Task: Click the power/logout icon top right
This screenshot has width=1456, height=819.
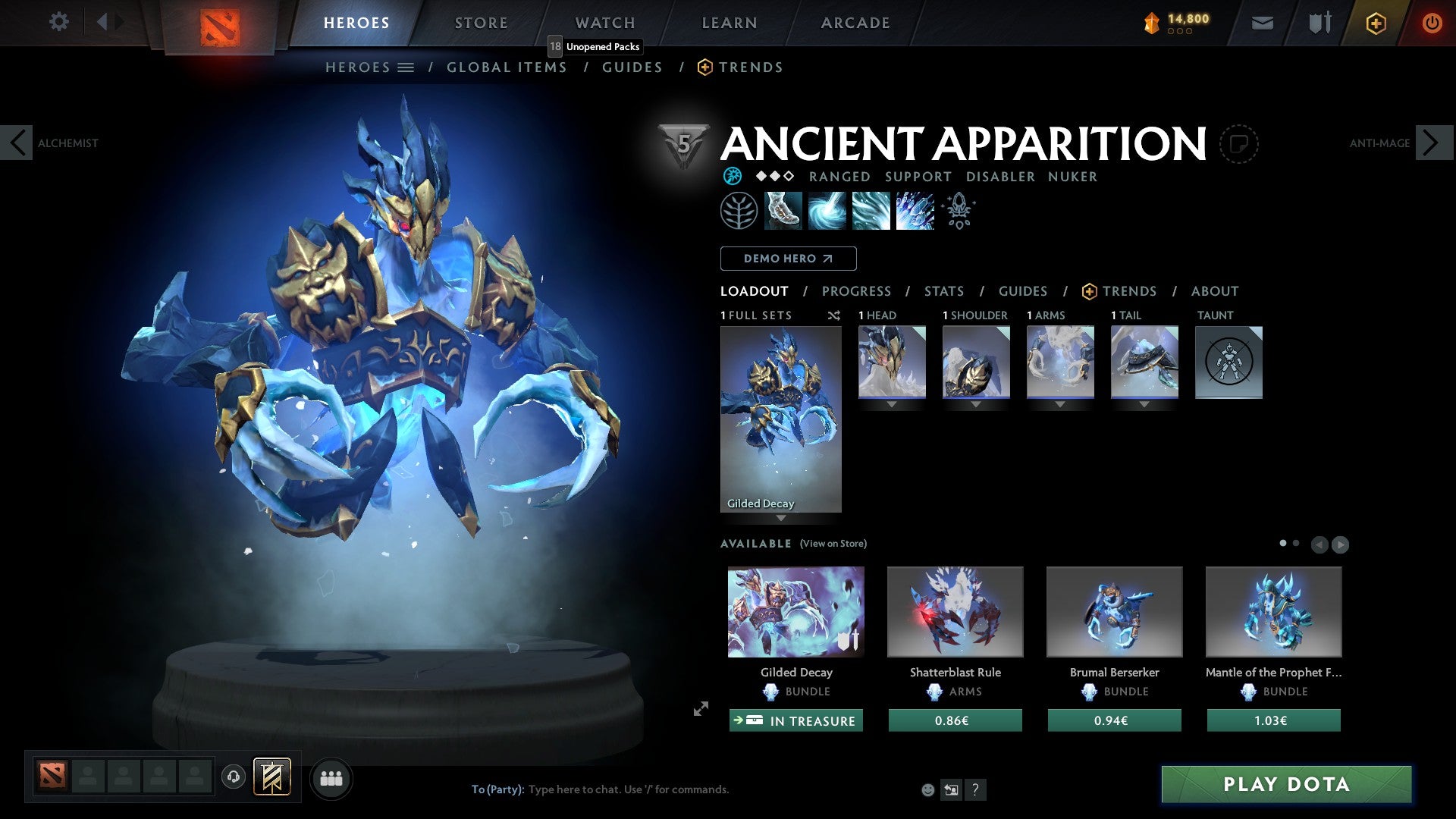Action: [x=1432, y=23]
